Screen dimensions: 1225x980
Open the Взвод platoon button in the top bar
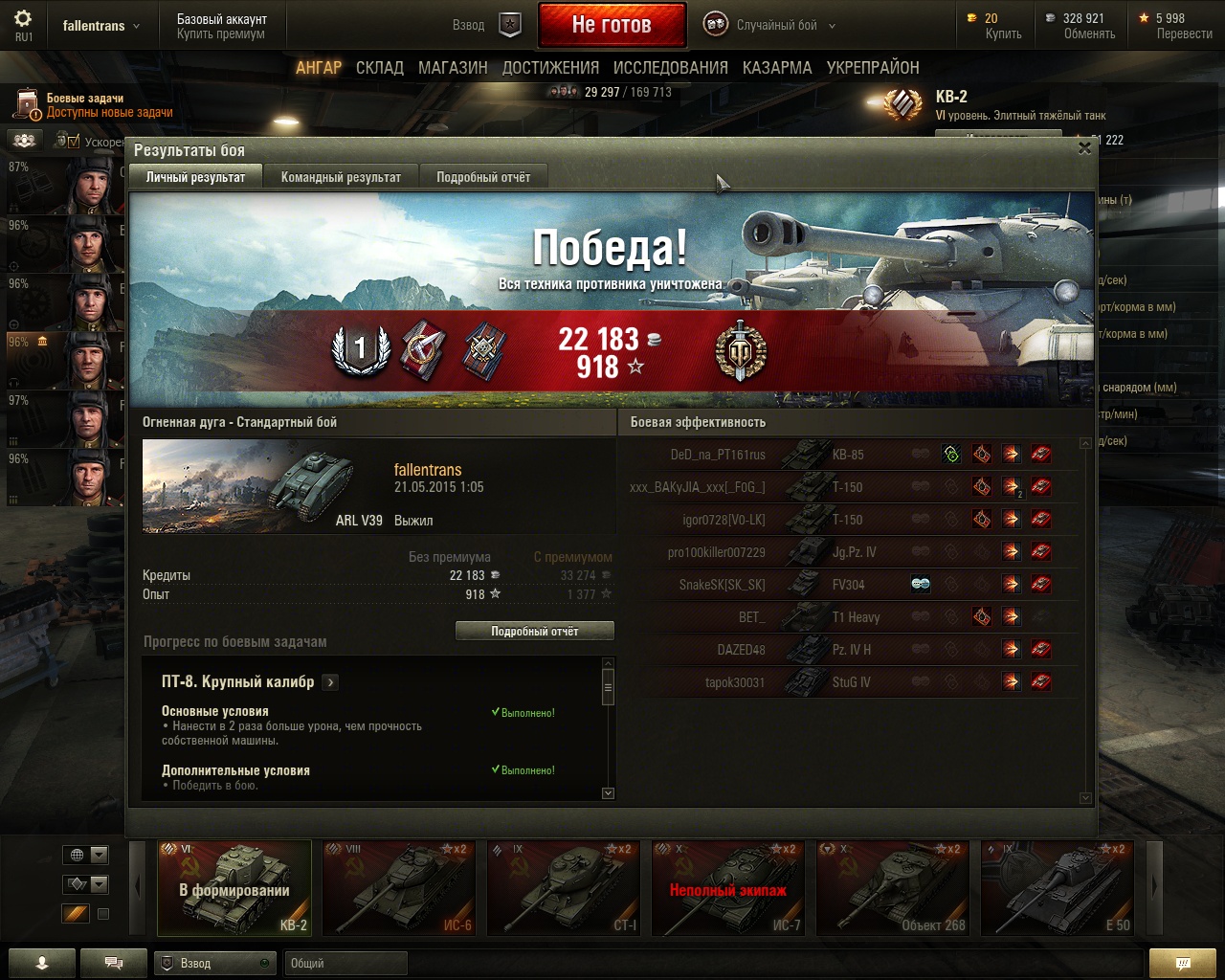click(486, 26)
